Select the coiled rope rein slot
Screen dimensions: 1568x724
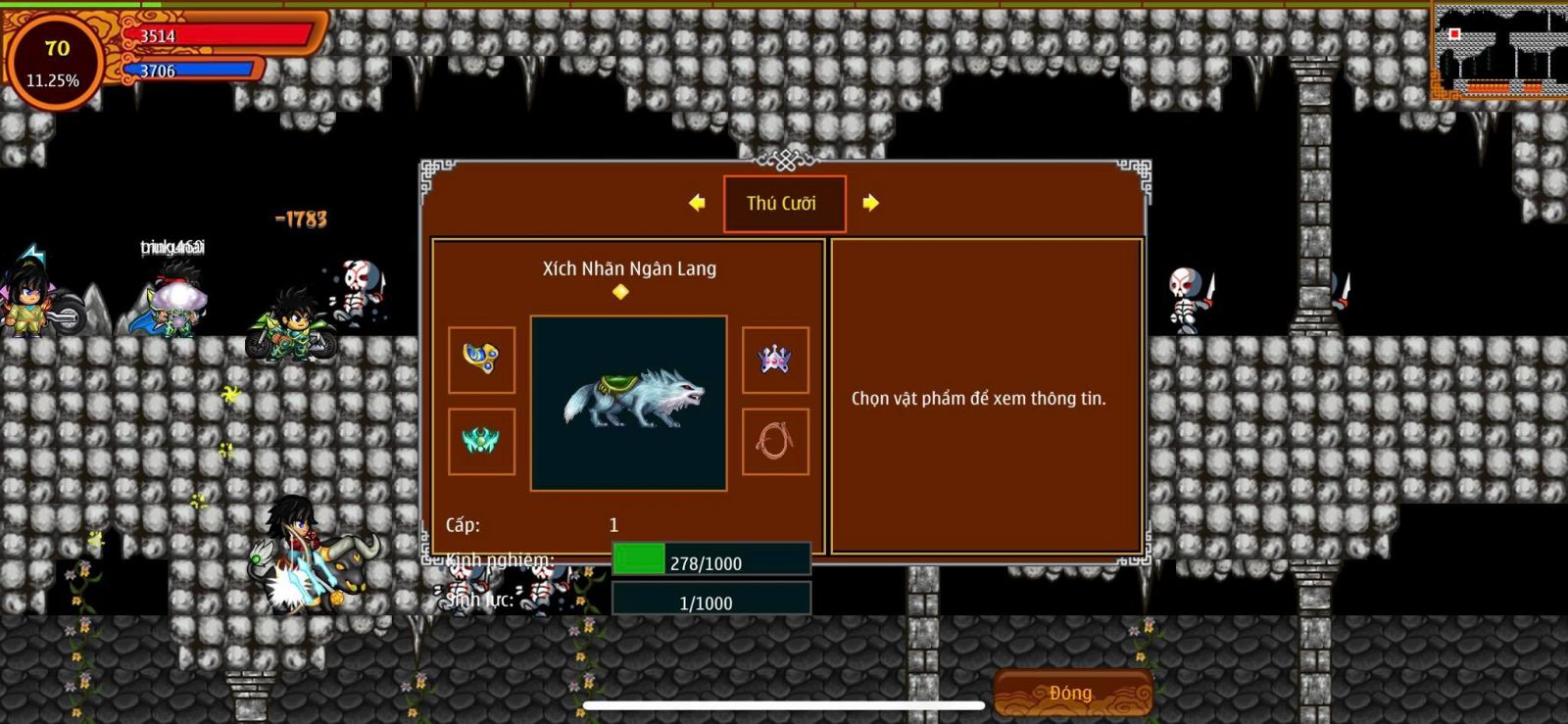(x=775, y=442)
